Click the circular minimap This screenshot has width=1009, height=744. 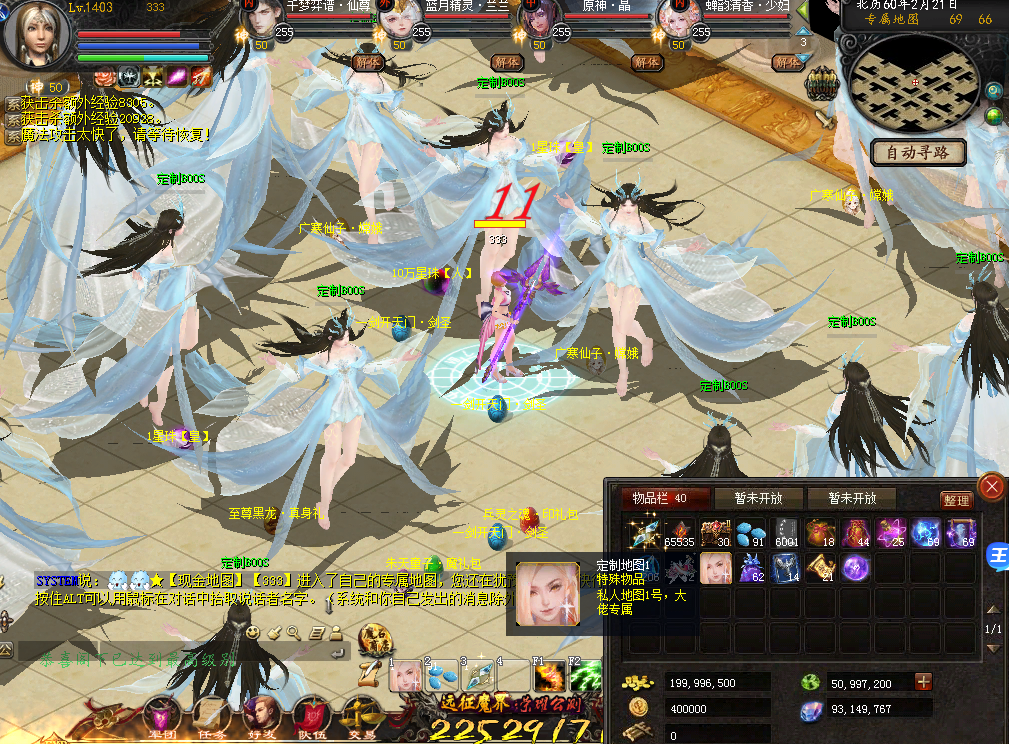click(x=915, y=86)
